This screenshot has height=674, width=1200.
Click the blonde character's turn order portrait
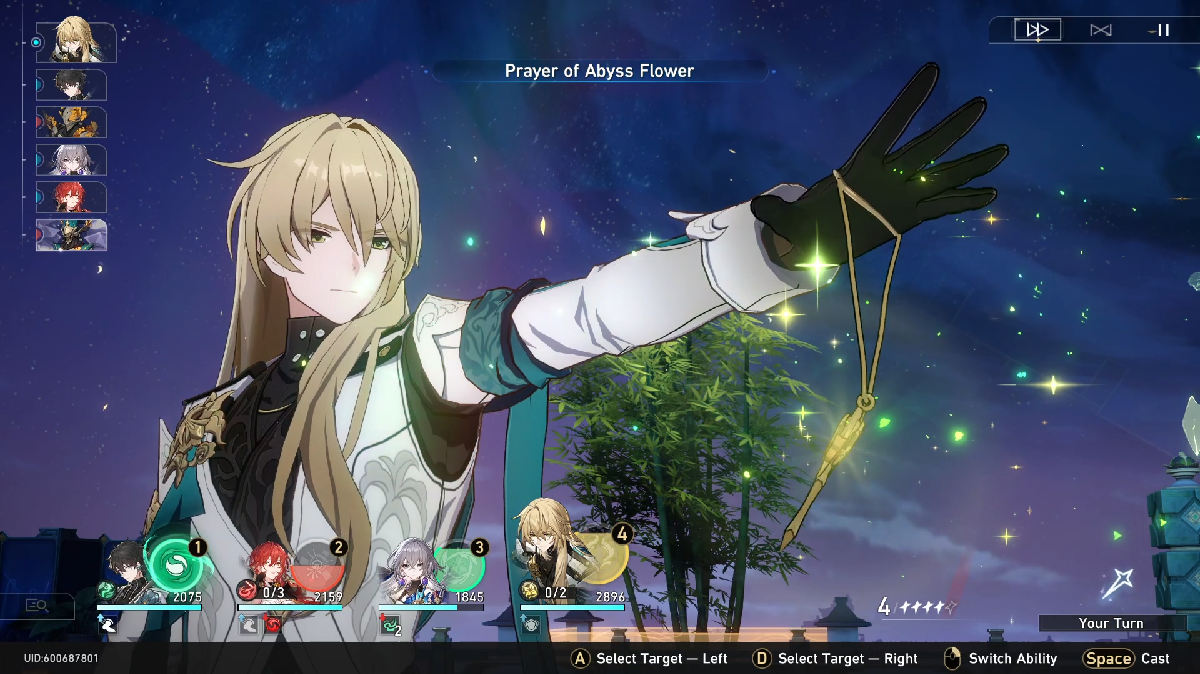[x=77, y=42]
